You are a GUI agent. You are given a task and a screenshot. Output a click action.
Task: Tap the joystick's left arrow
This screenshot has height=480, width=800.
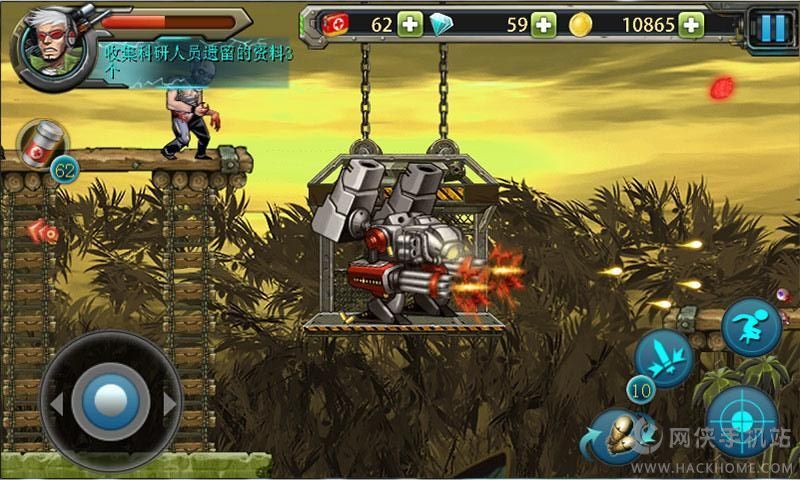[x=56, y=404]
